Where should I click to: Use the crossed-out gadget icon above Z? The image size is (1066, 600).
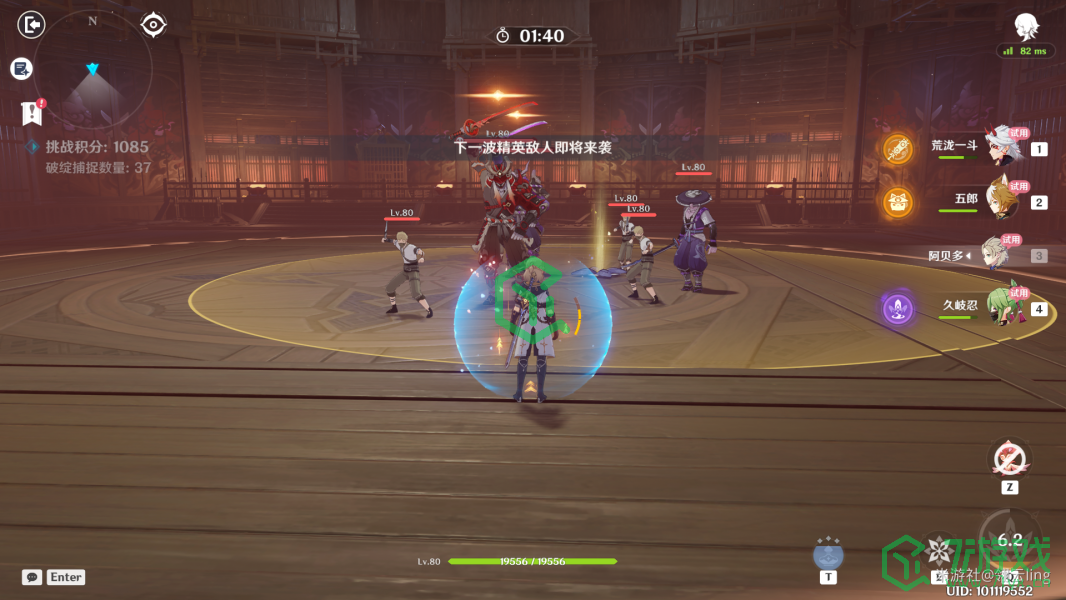click(1009, 459)
